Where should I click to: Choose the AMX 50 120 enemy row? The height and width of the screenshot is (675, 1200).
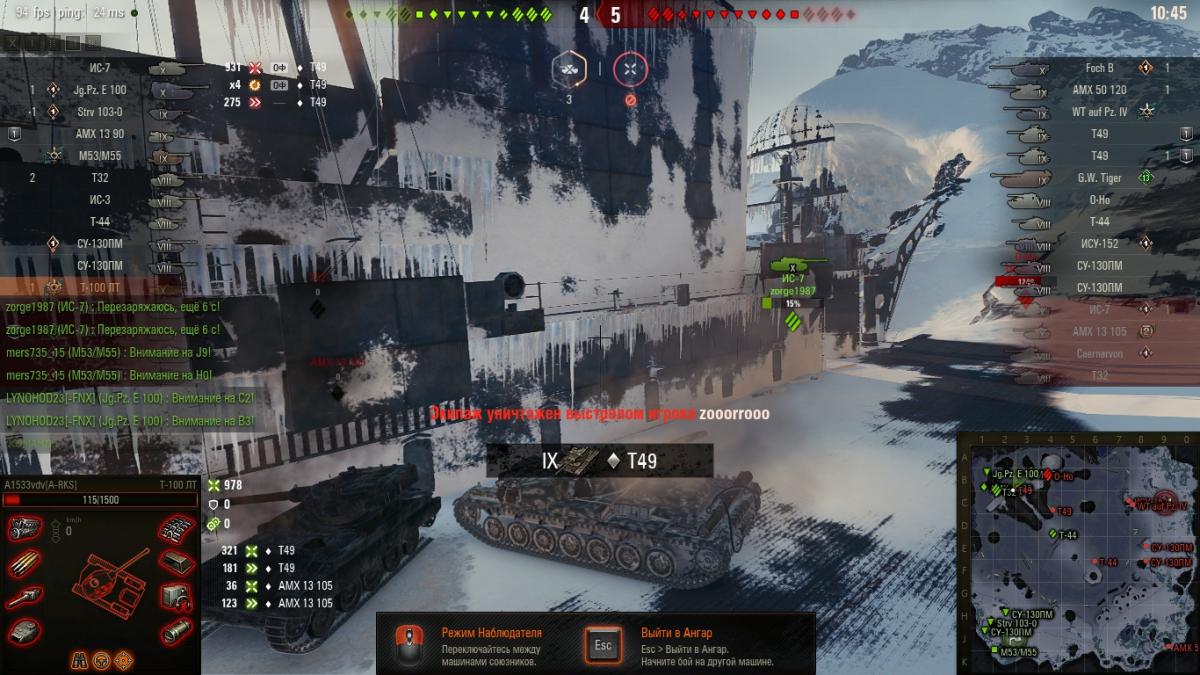(x=1100, y=90)
